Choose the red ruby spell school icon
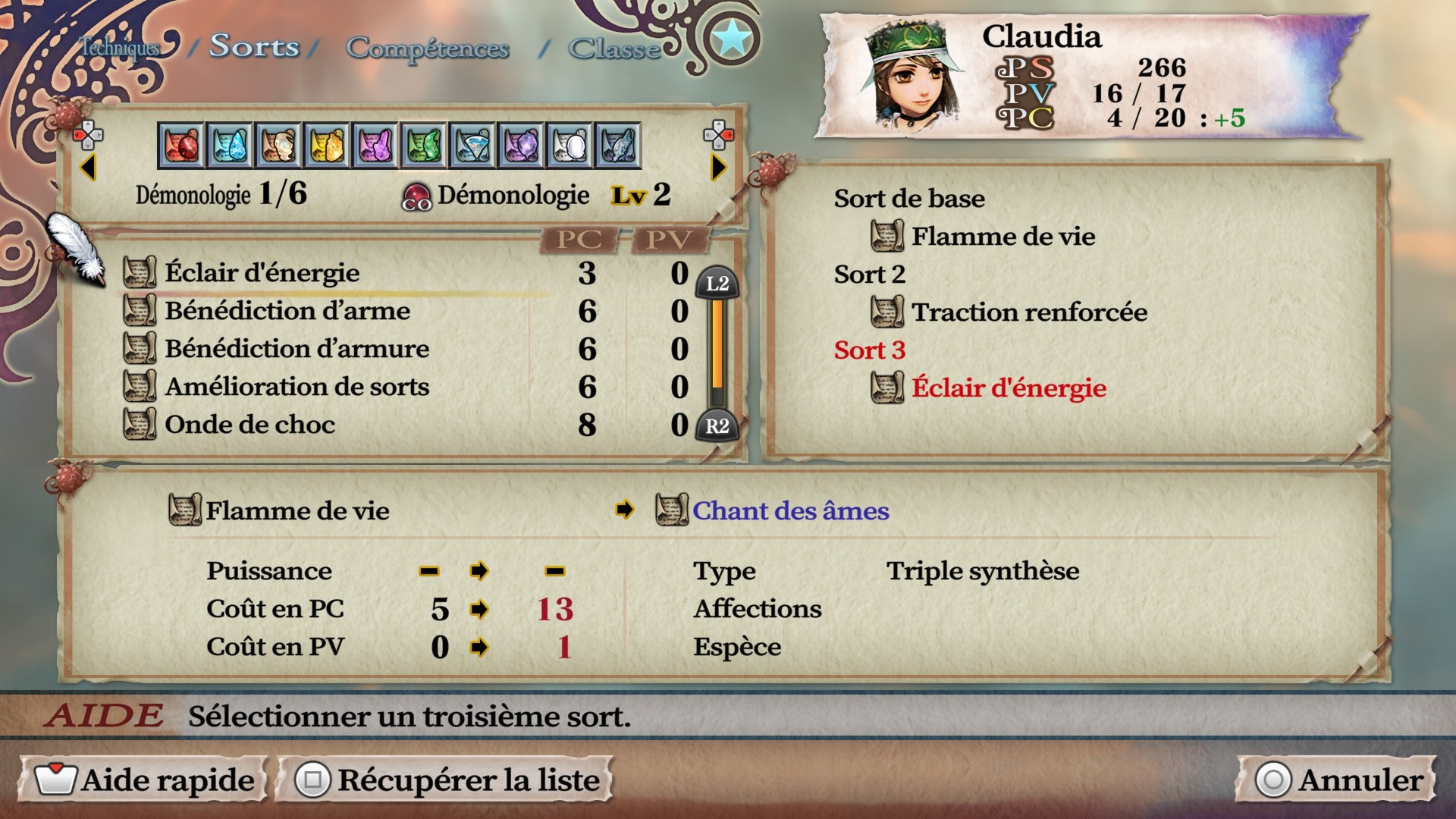 tap(181, 145)
